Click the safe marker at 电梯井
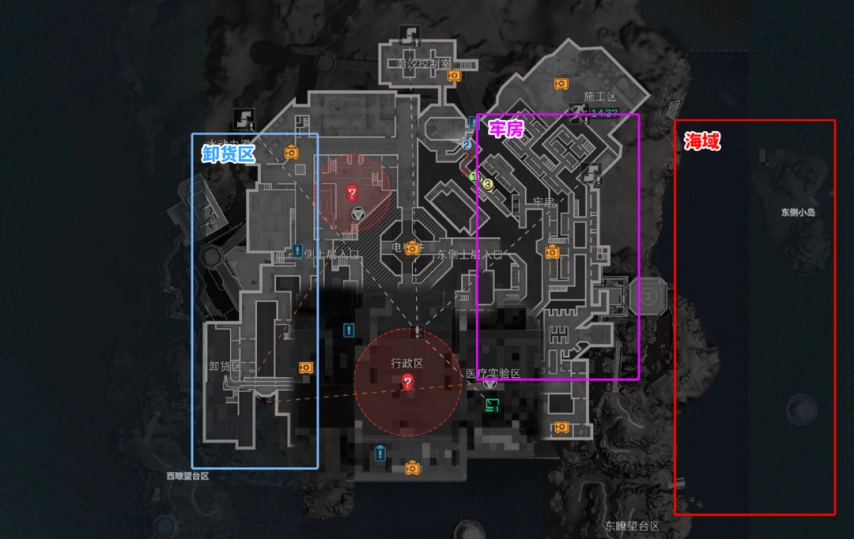 click(411, 250)
